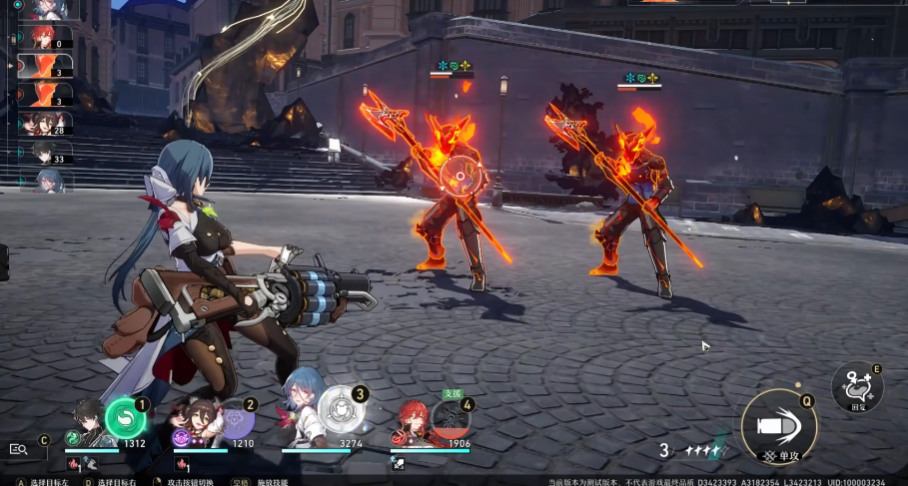Image resolution: width=908 pixels, height=486 pixels.
Task: Trigger the purple ultimate numbered 2
Action: coord(235,418)
